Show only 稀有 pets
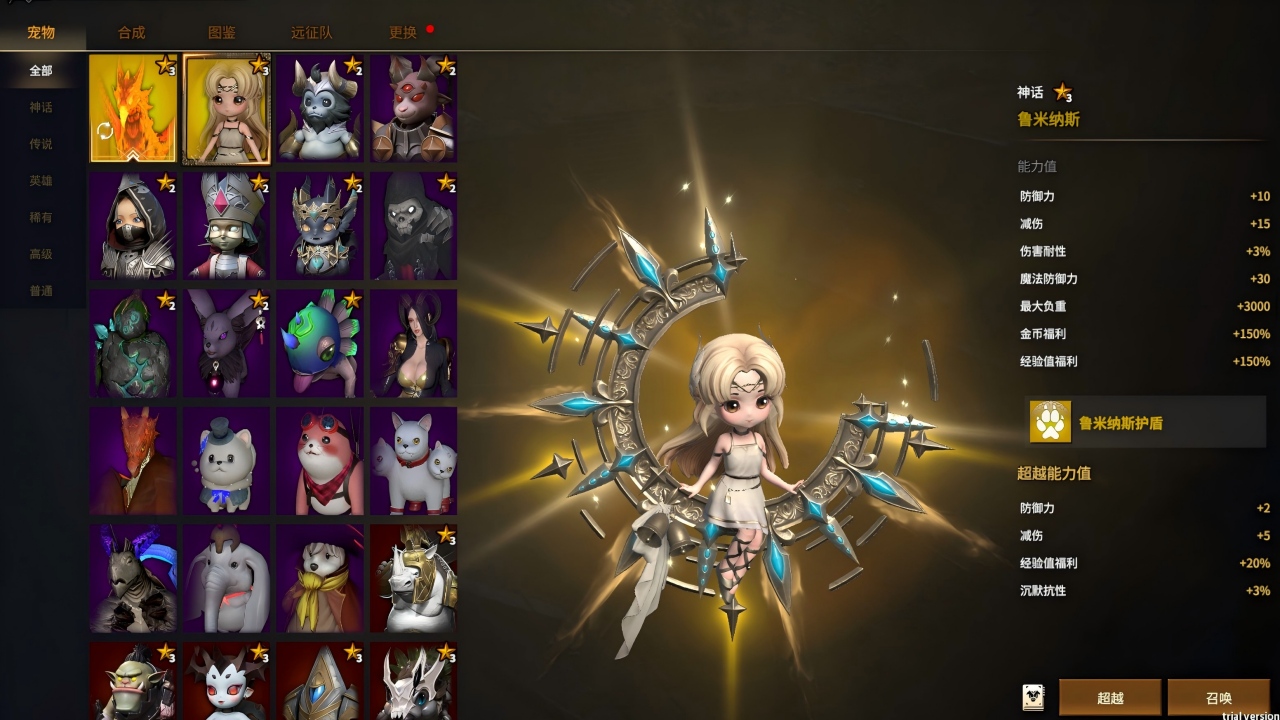Screen dimensions: 1280x720 coord(41,217)
